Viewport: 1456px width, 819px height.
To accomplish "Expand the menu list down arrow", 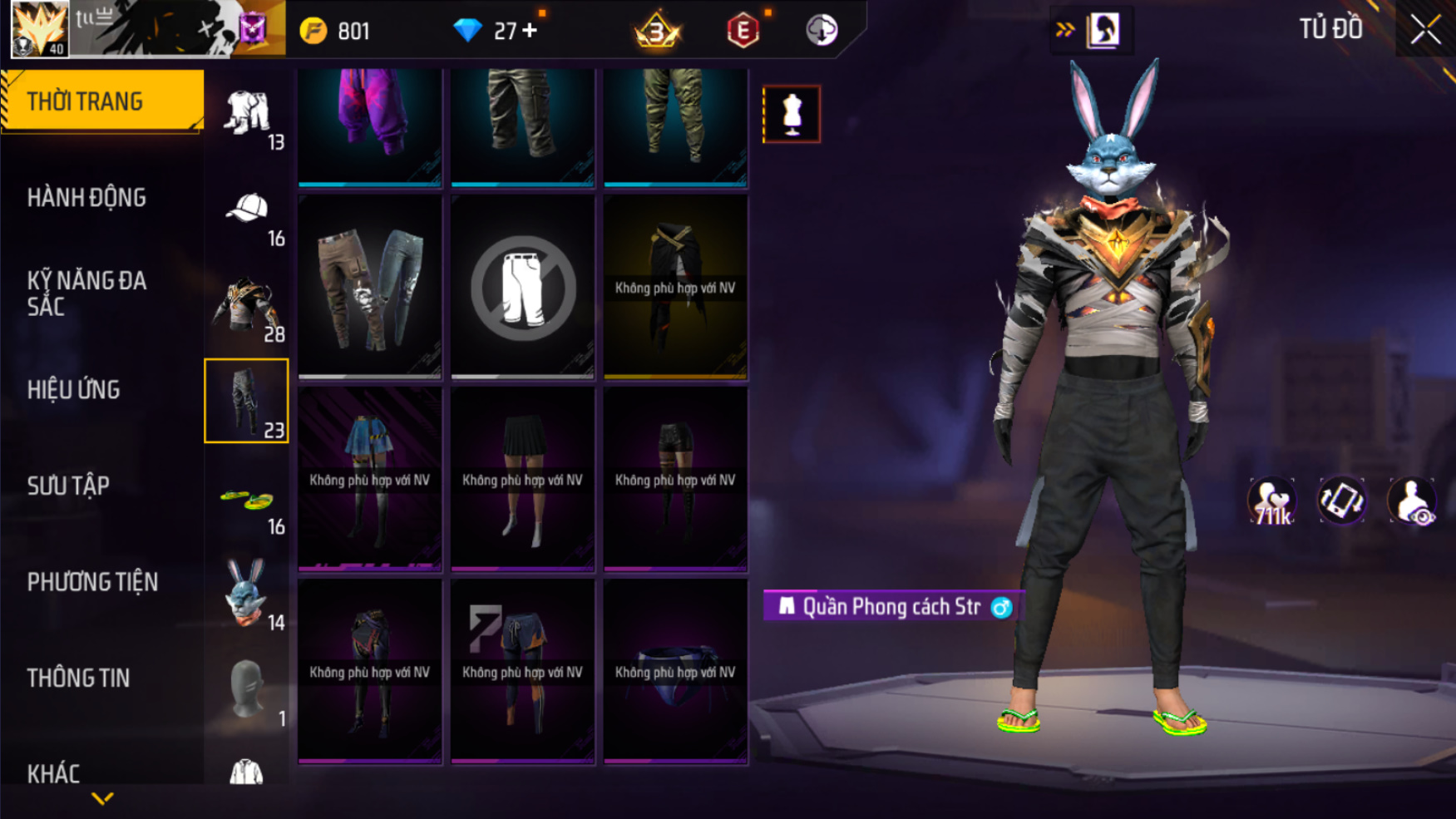I will click(102, 799).
